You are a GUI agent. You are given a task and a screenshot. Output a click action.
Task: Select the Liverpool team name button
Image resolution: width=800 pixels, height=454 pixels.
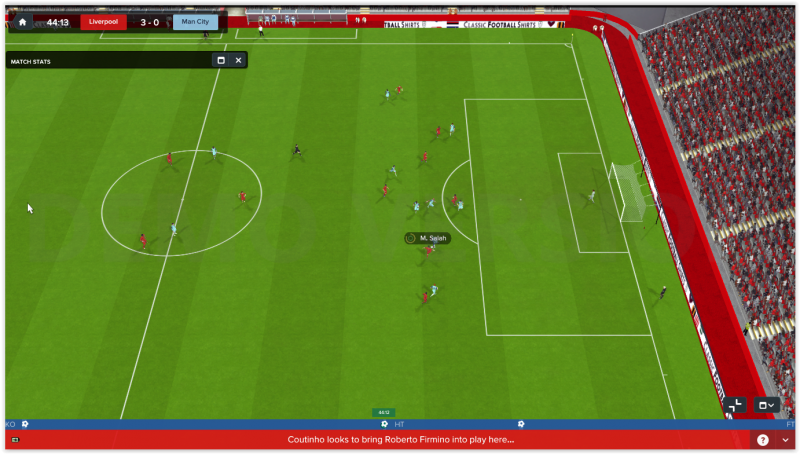(103, 22)
